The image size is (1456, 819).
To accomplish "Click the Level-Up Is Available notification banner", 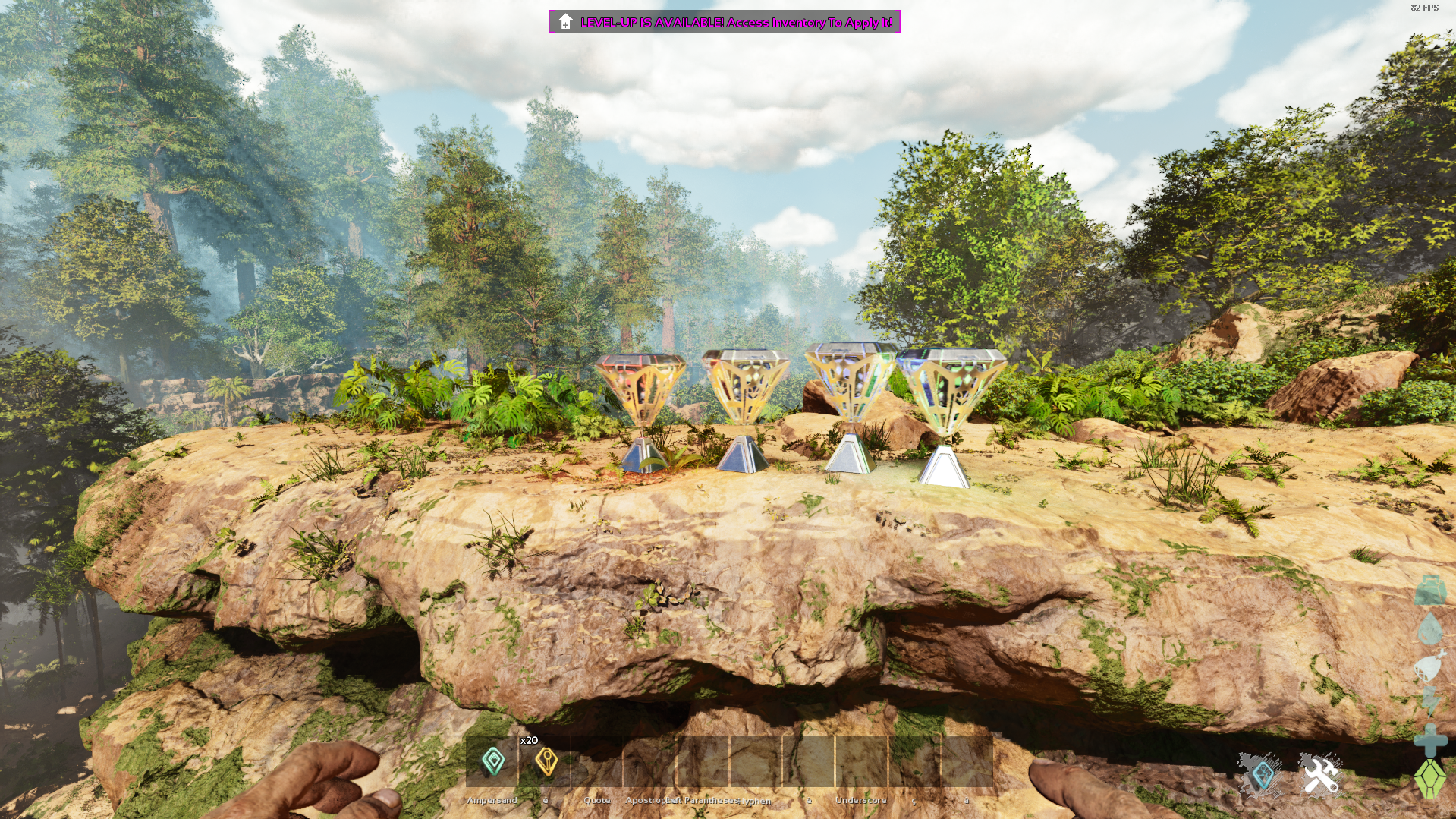I will pos(725,22).
